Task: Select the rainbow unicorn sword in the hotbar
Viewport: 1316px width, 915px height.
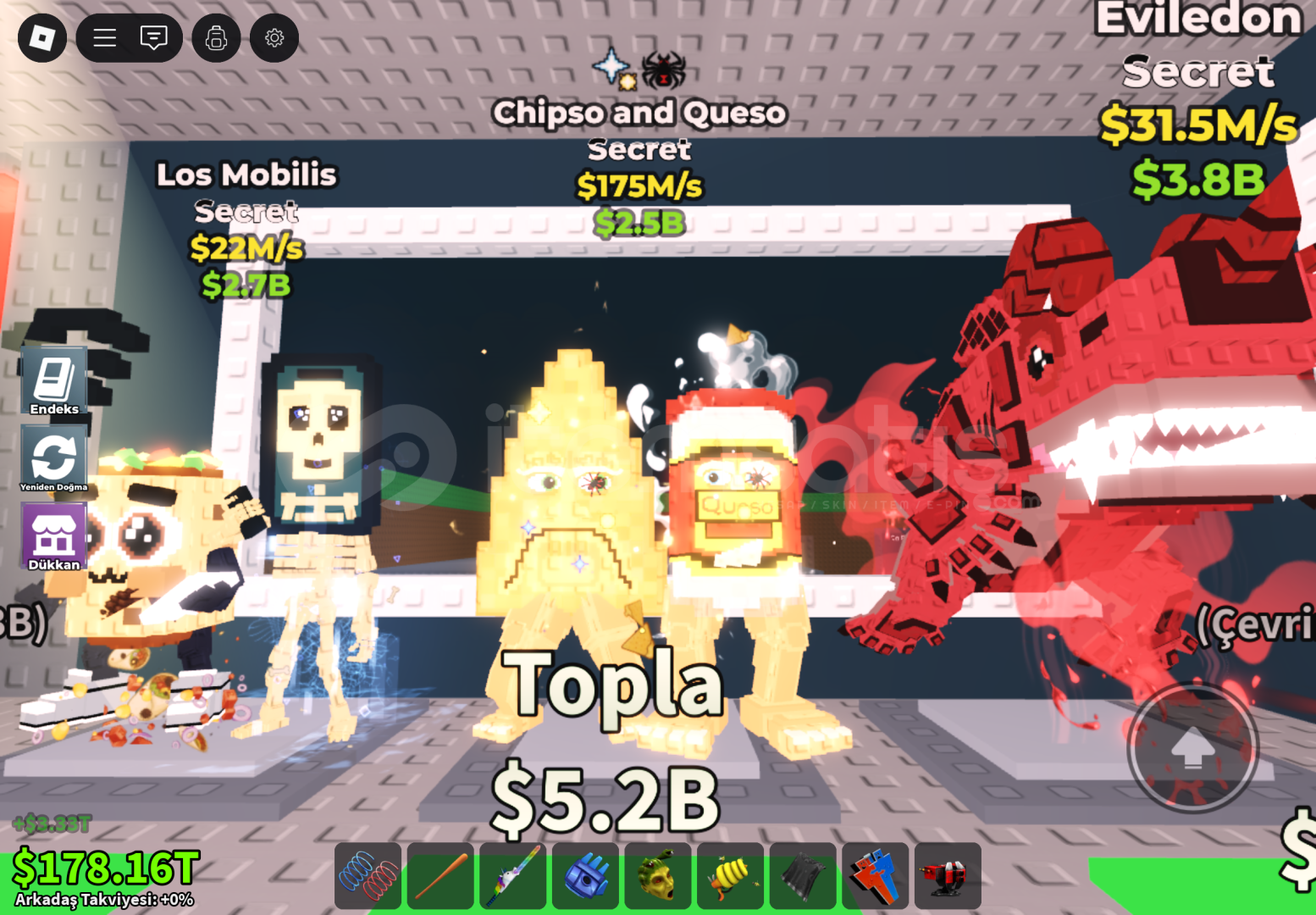Action: (x=513, y=875)
